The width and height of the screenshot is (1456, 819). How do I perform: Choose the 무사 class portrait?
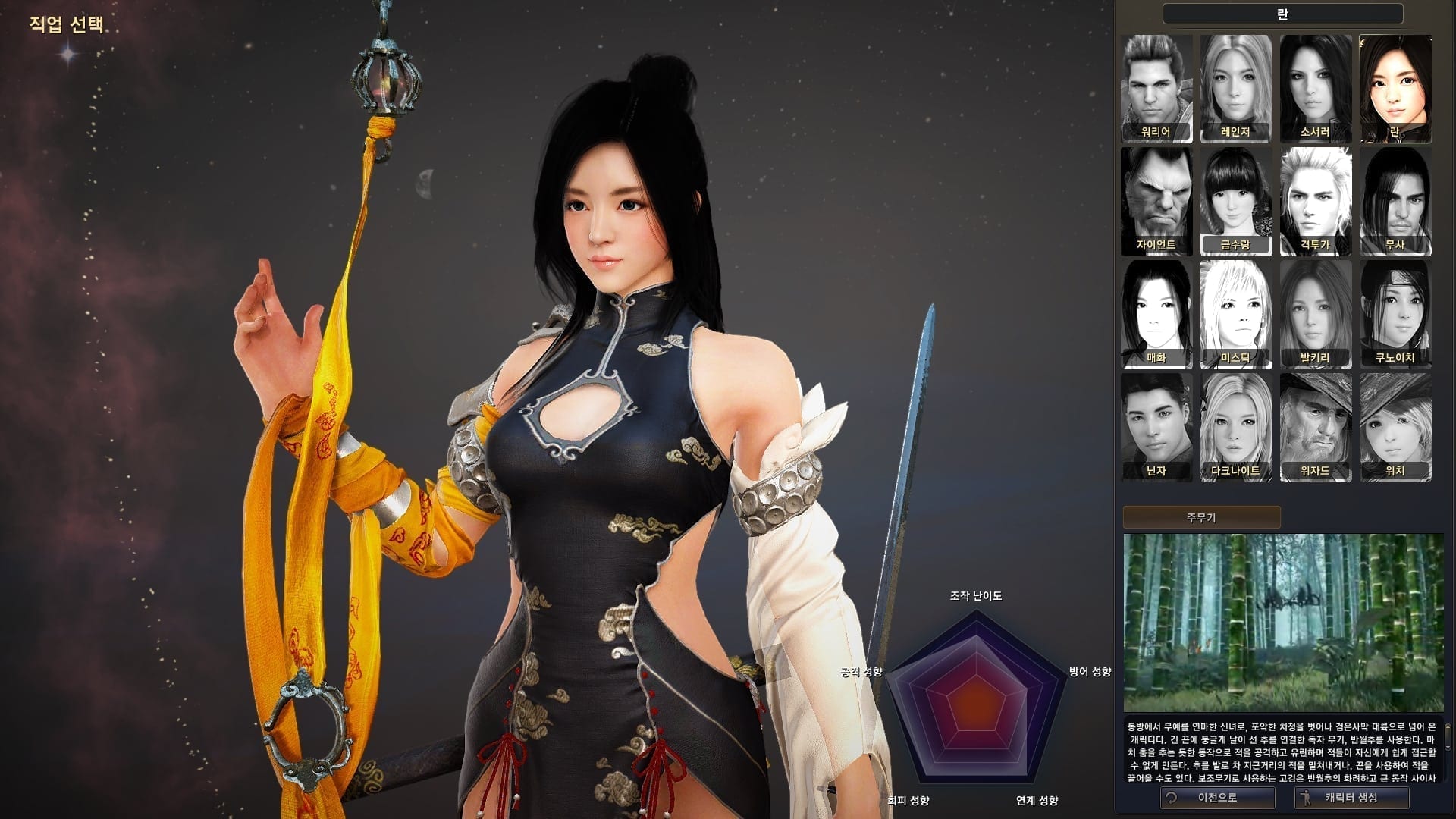(1395, 201)
